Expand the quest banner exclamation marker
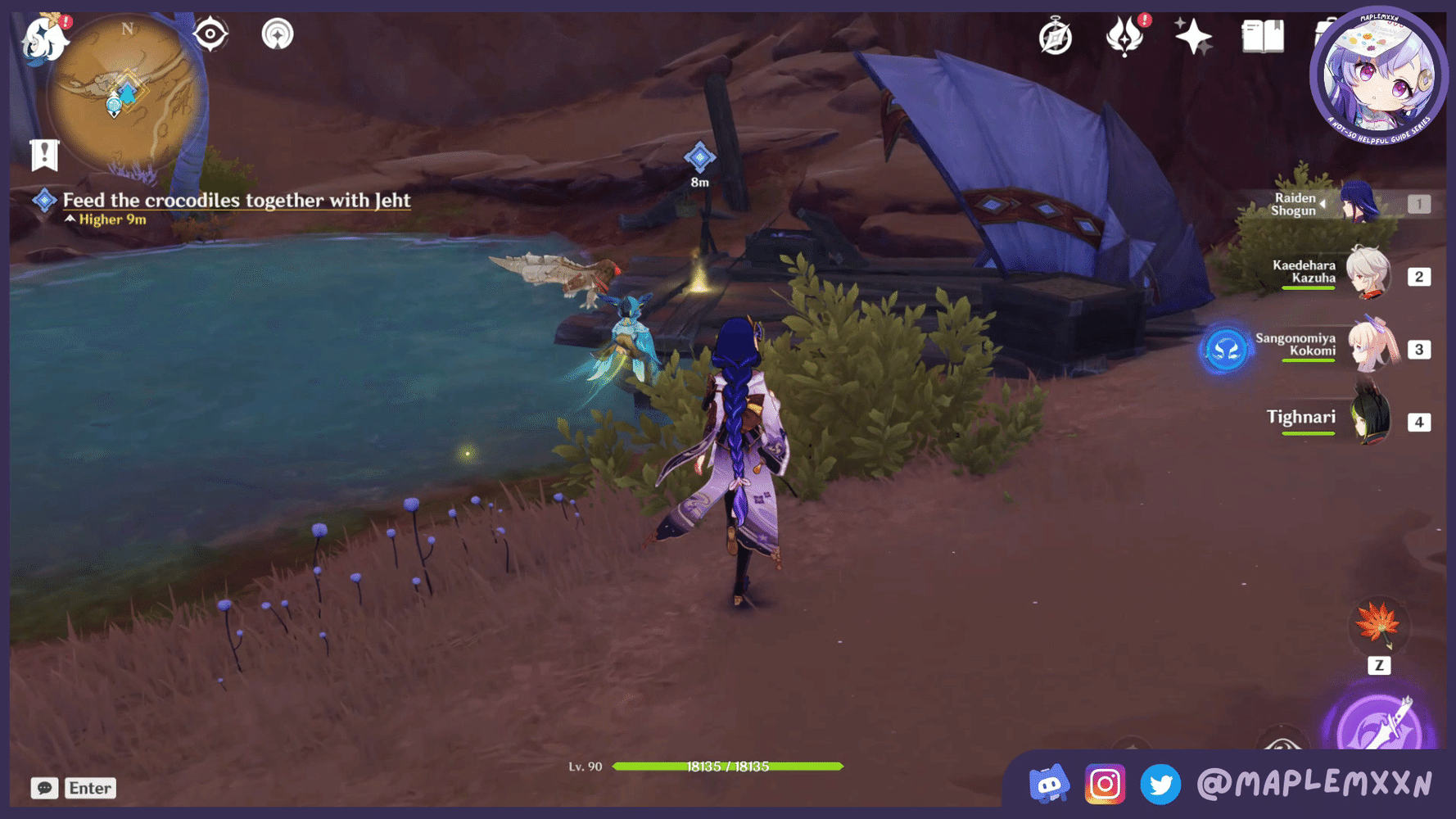The height and width of the screenshot is (819, 1456). click(43, 154)
